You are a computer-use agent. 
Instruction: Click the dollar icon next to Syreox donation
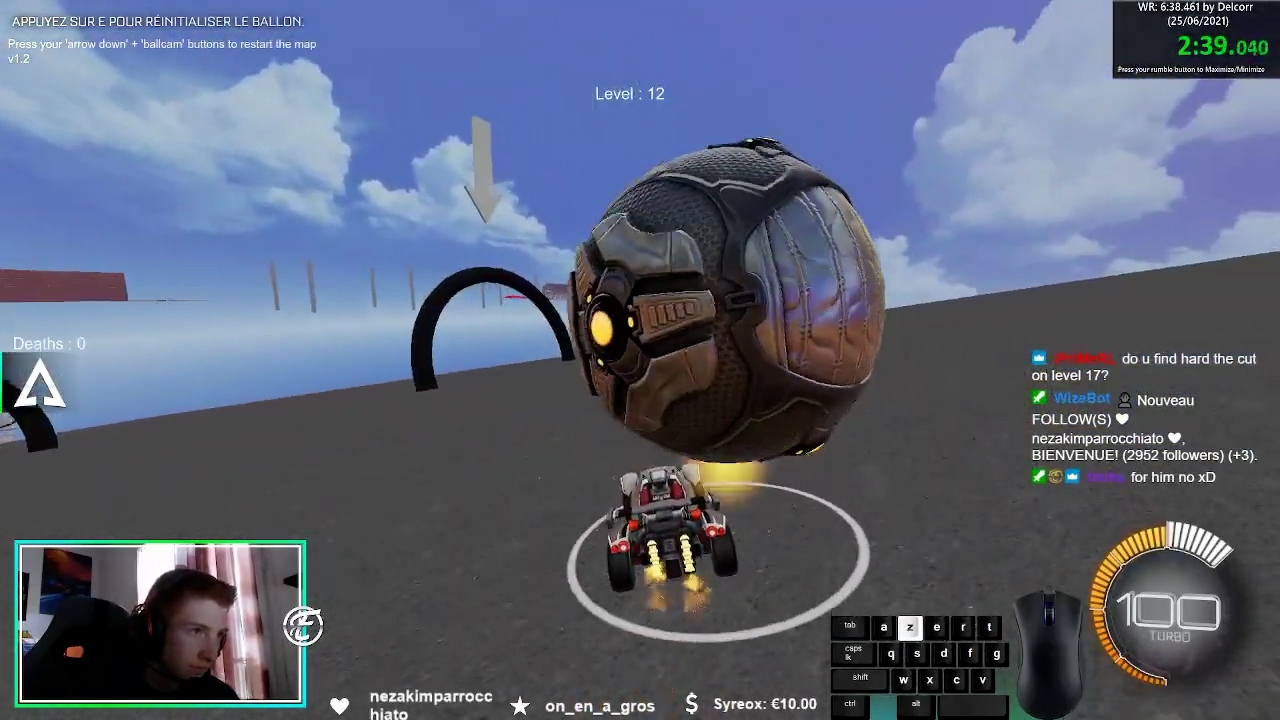point(691,704)
